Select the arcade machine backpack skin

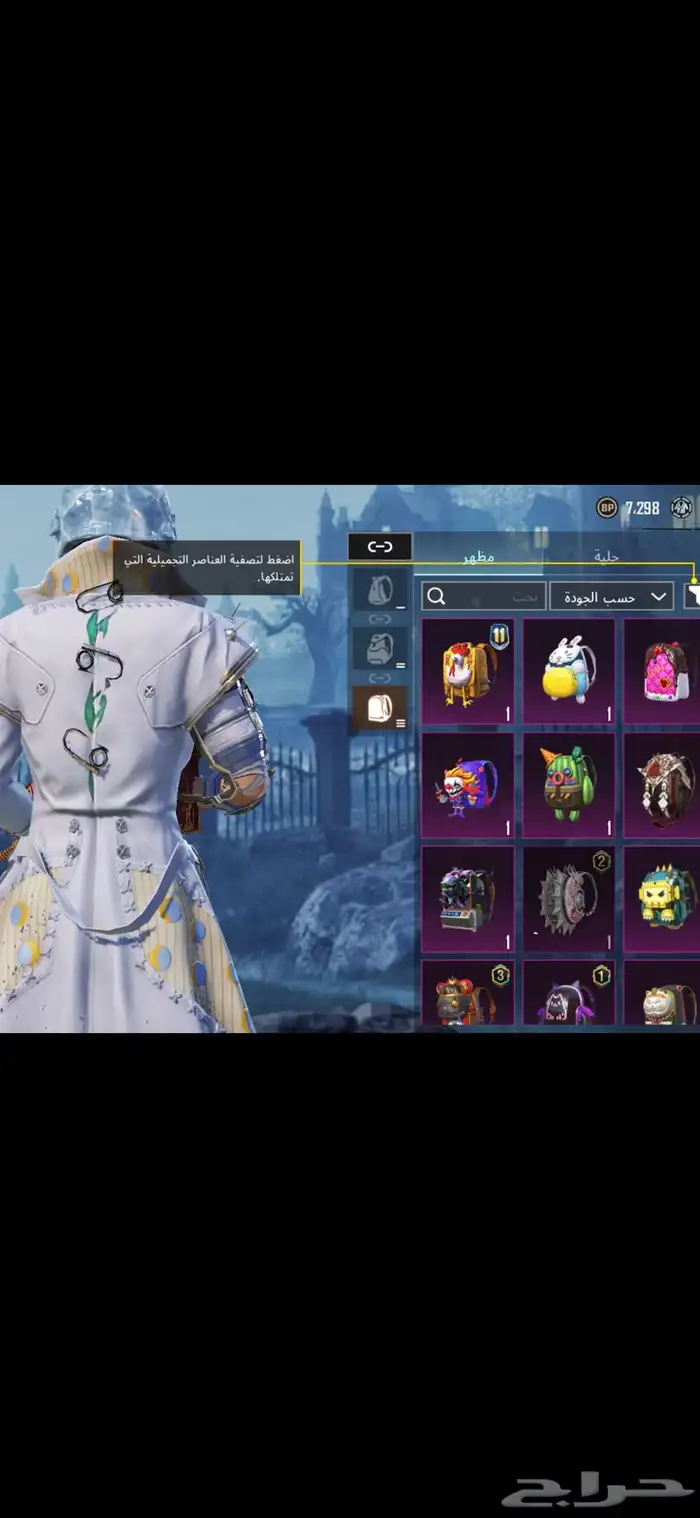468,899
